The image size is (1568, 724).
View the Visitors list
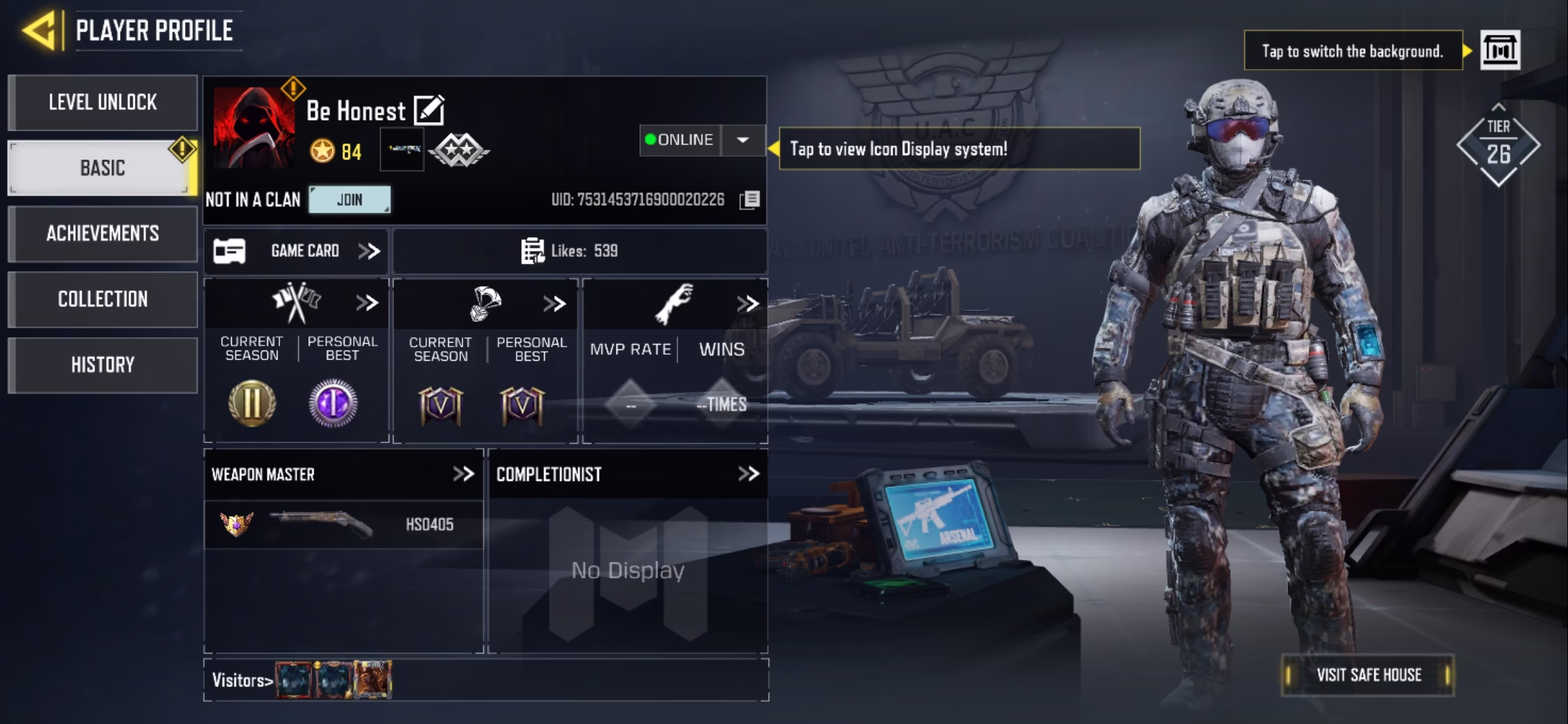click(x=243, y=680)
